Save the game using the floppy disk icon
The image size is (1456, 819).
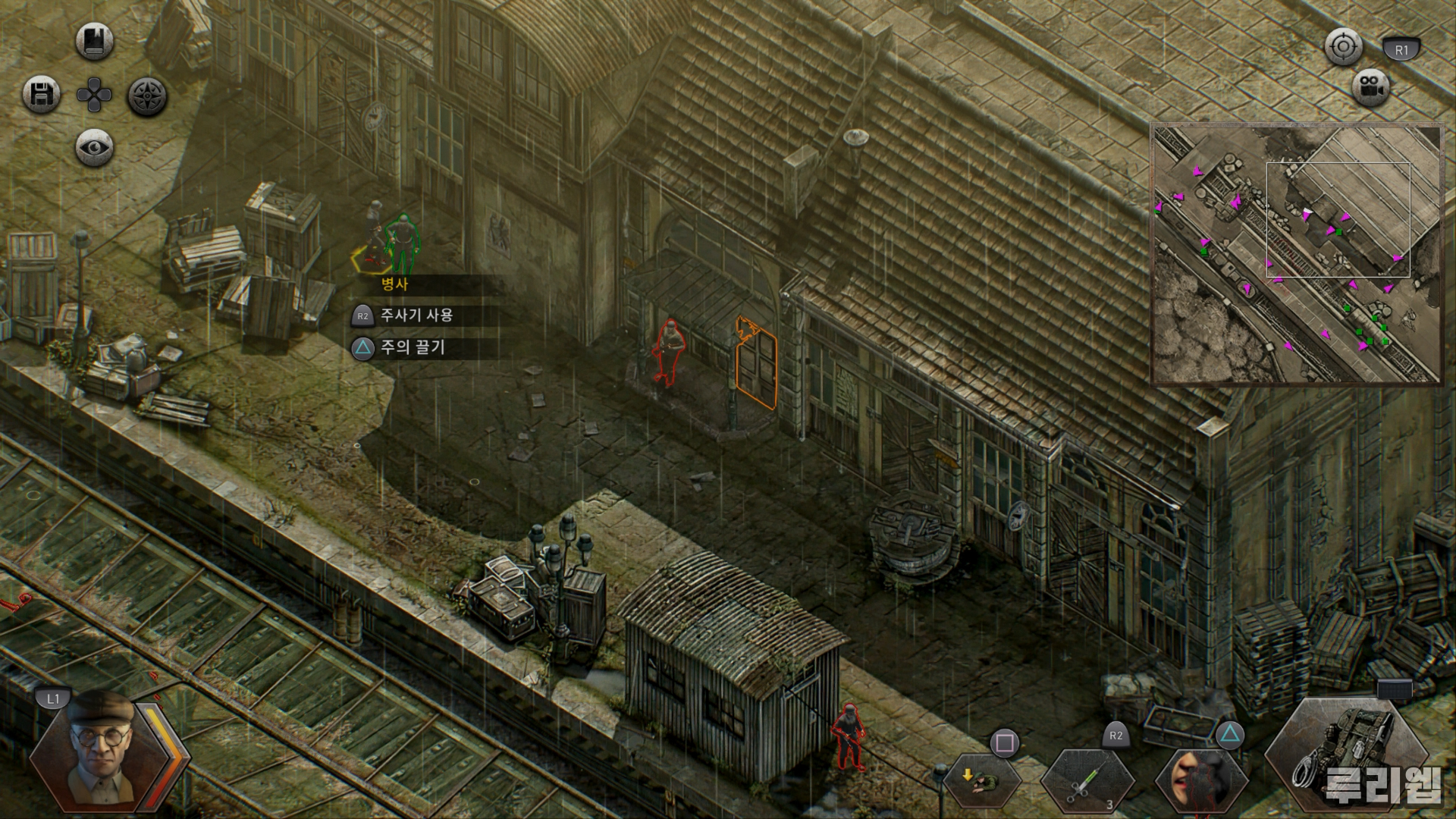(x=41, y=96)
